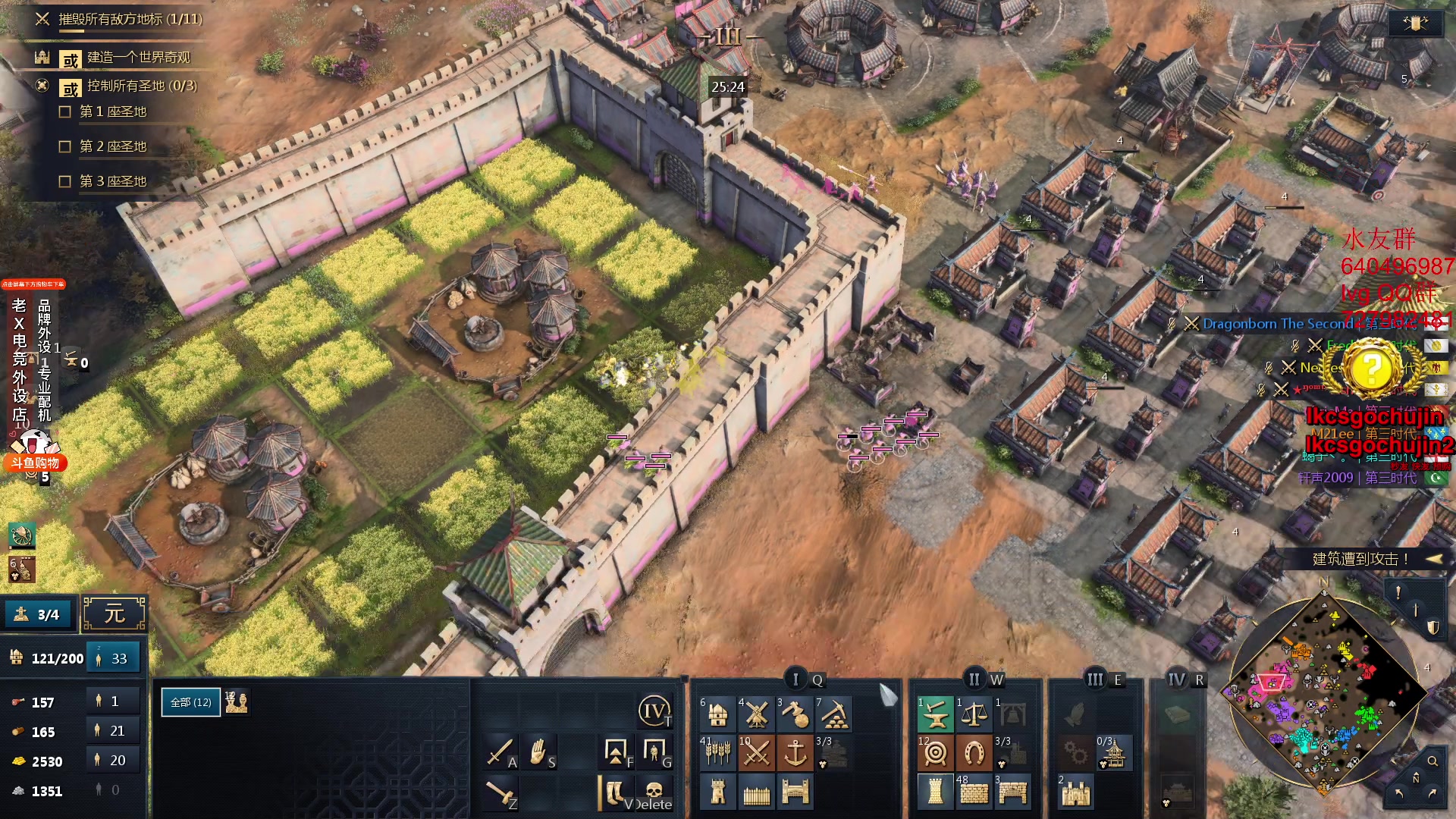Choose the lumber camp axe icon
The image size is (1456, 819).
pyautogui.click(x=795, y=714)
